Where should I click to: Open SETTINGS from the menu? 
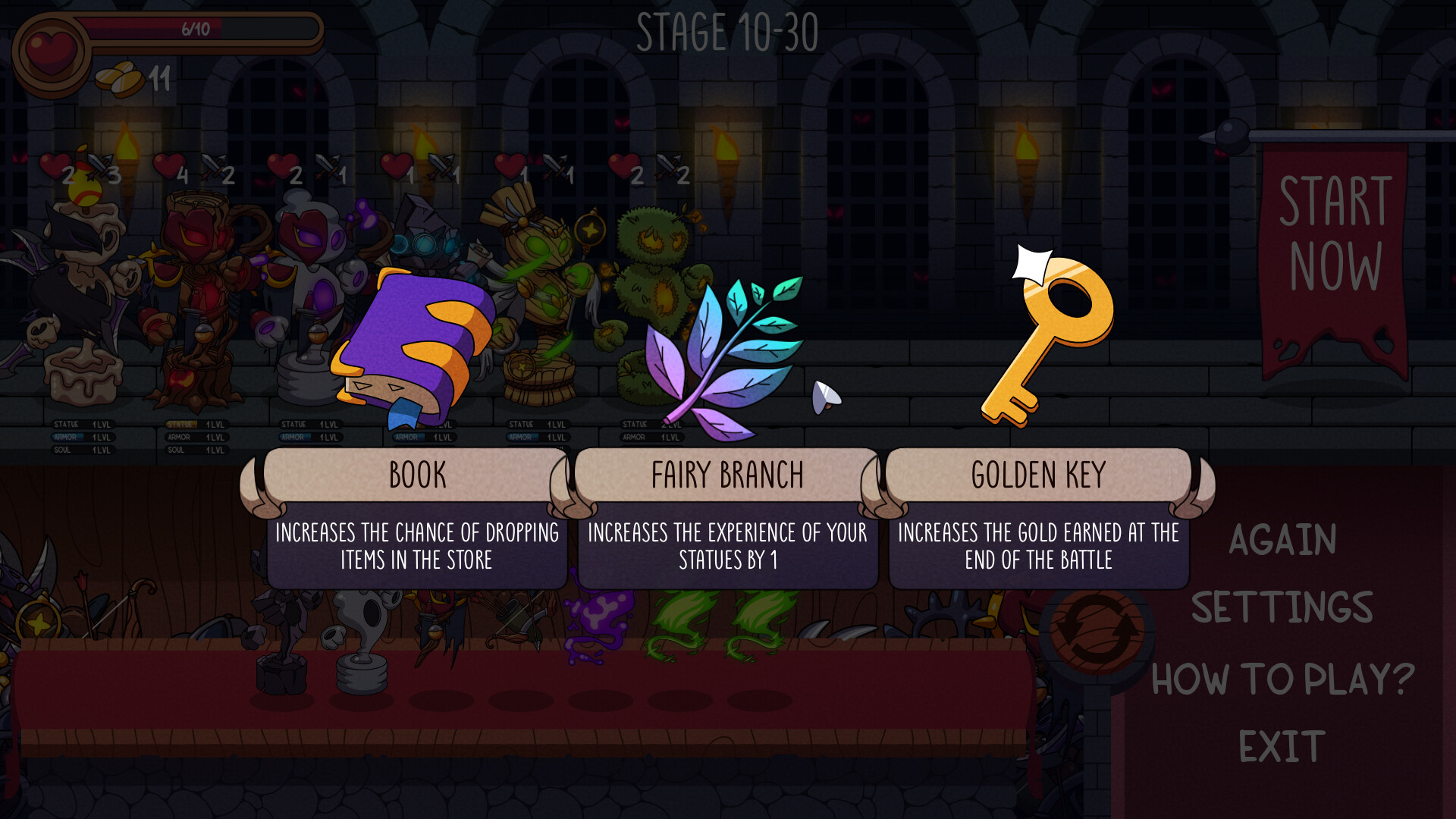tap(1283, 605)
